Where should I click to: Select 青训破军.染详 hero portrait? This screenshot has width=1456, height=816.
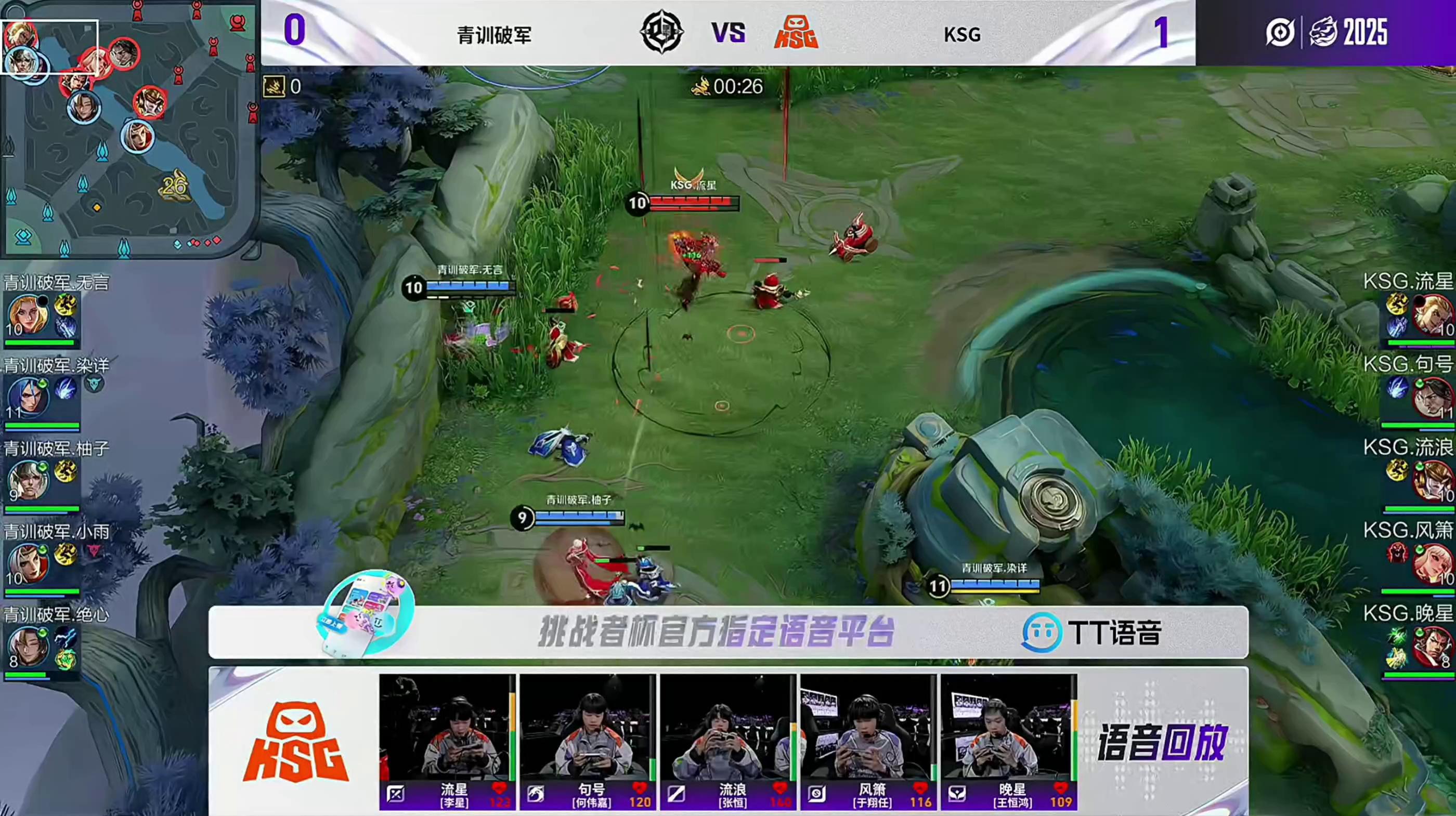tap(28, 397)
